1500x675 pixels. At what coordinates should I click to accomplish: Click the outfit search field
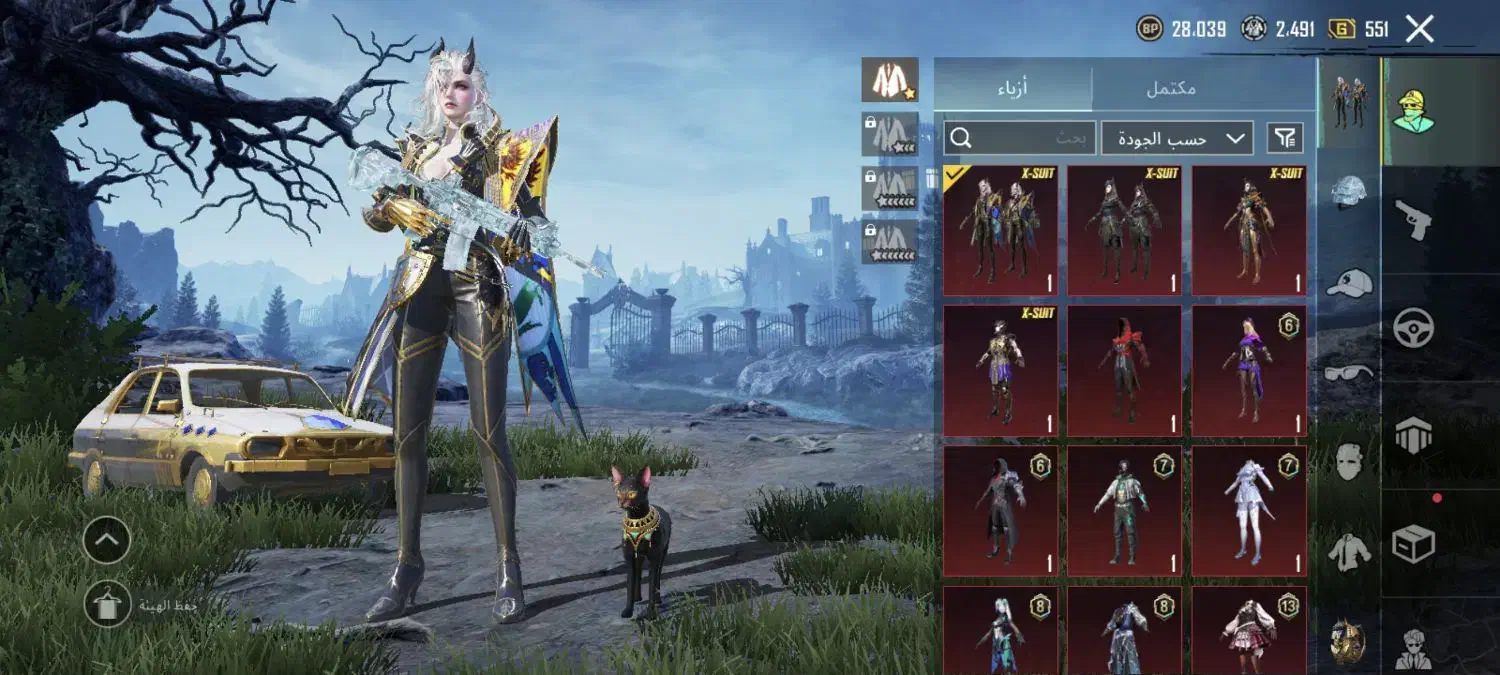[x=1020, y=138]
